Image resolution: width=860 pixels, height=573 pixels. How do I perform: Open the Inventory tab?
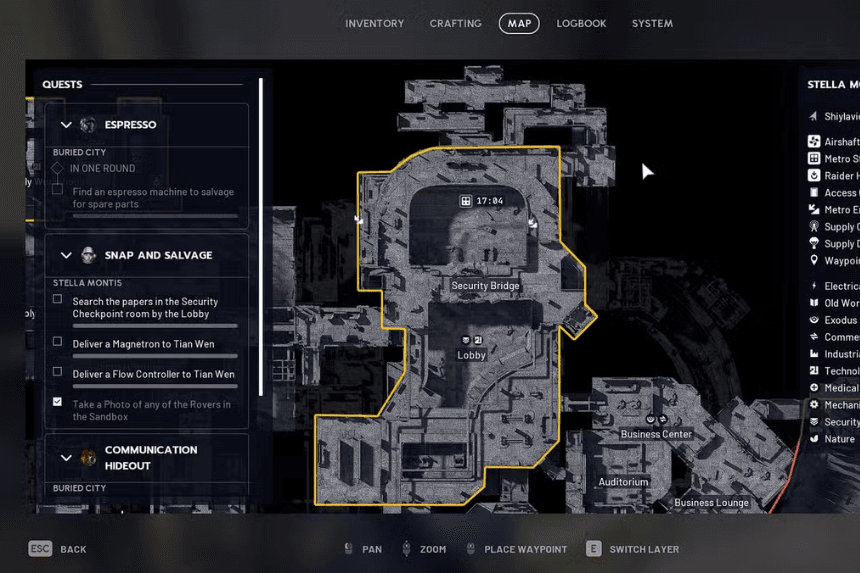(x=374, y=23)
